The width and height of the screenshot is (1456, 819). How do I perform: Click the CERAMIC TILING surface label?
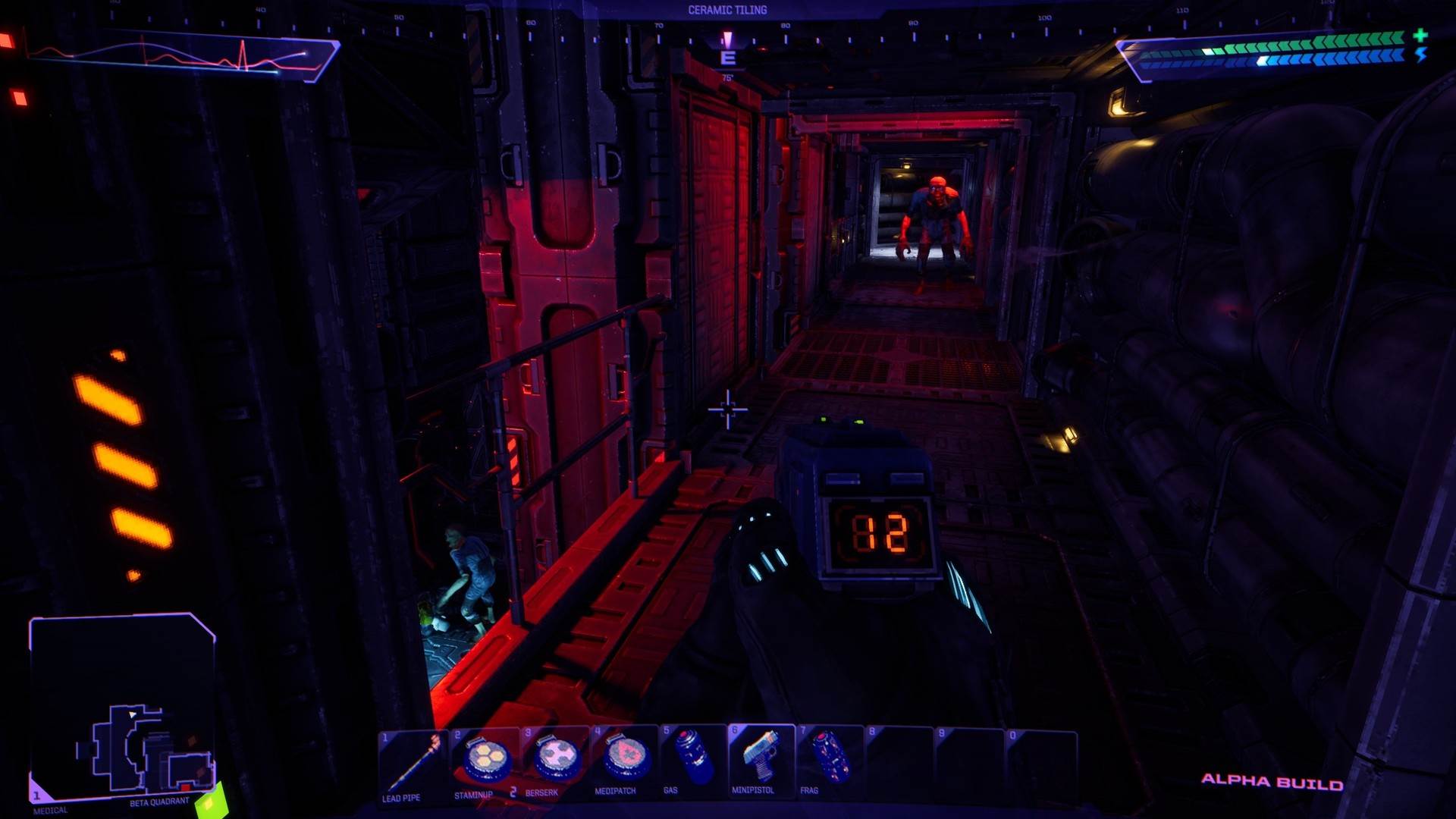pos(727,9)
